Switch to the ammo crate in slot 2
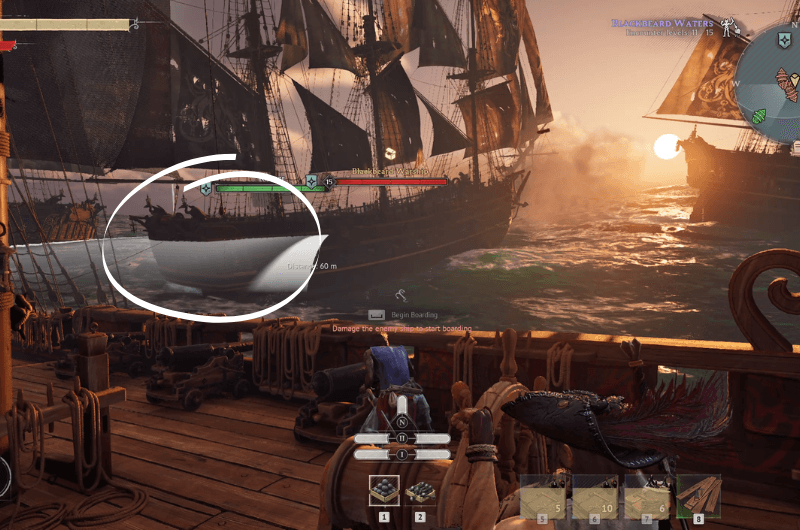Screen dimensions: 800x530 [419, 492]
